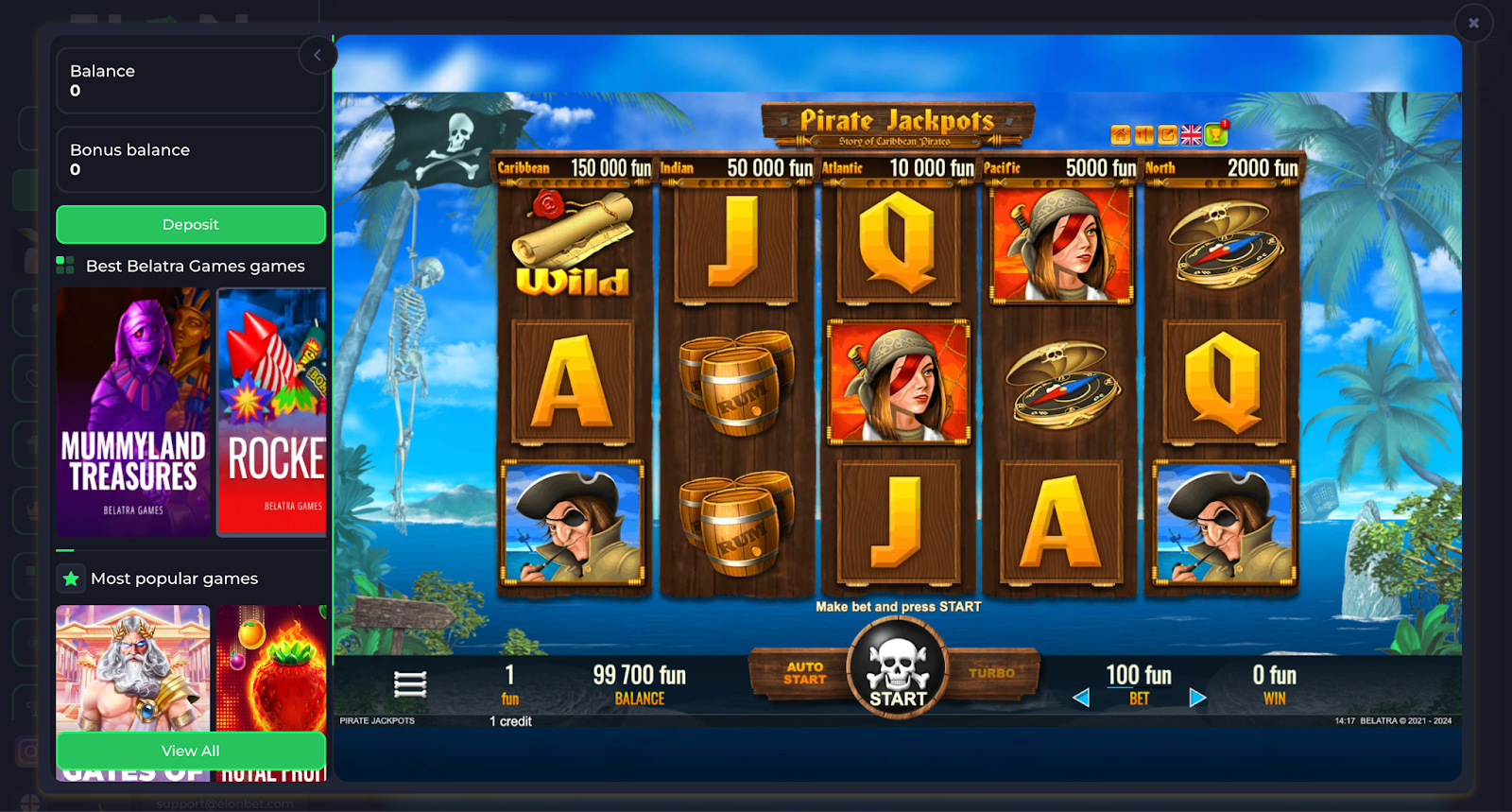Mute game sound with the speaker icon
Screen dimensions: 1512x812
pos(1143,134)
